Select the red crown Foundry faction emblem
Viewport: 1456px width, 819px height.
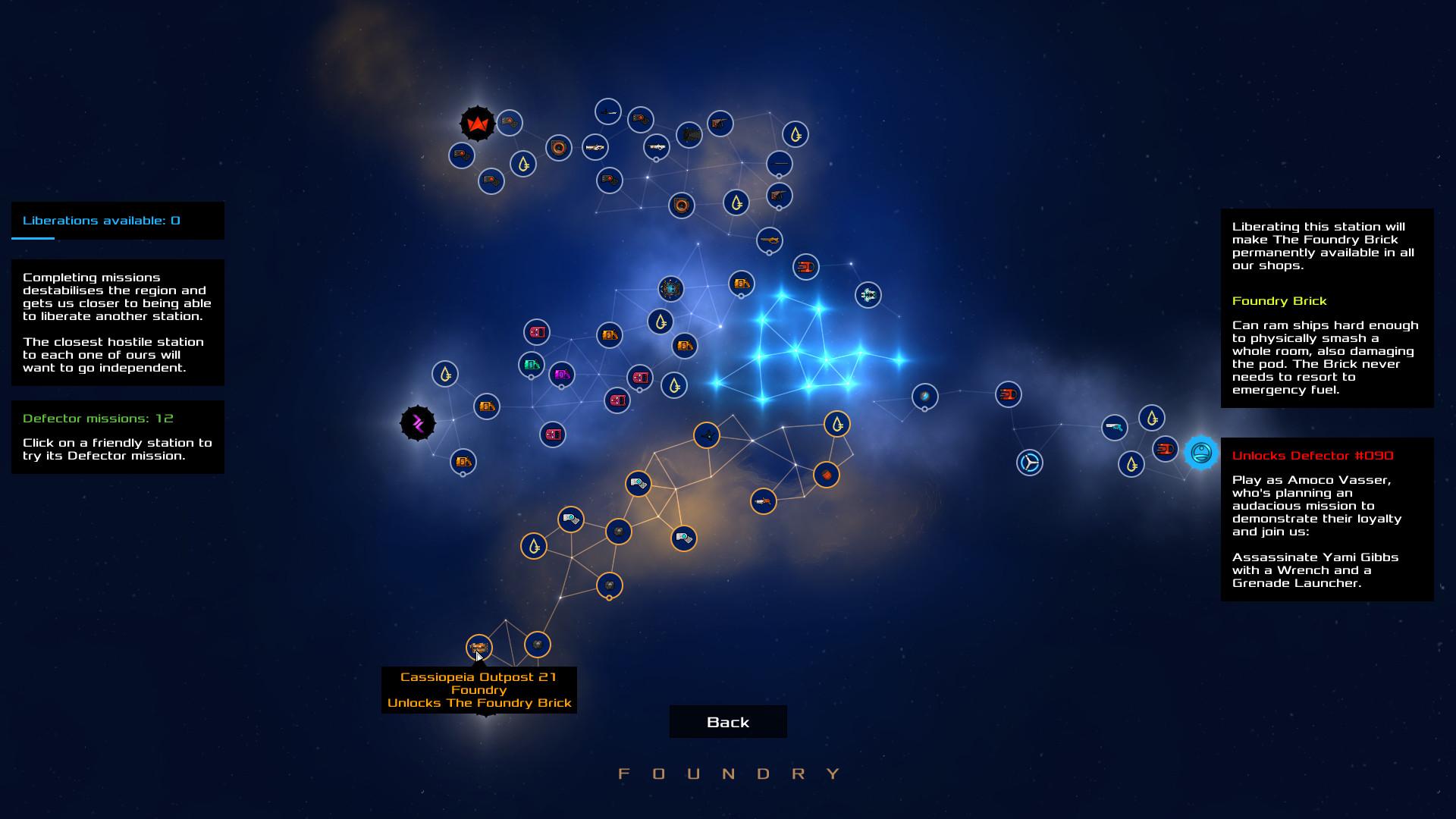475,124
